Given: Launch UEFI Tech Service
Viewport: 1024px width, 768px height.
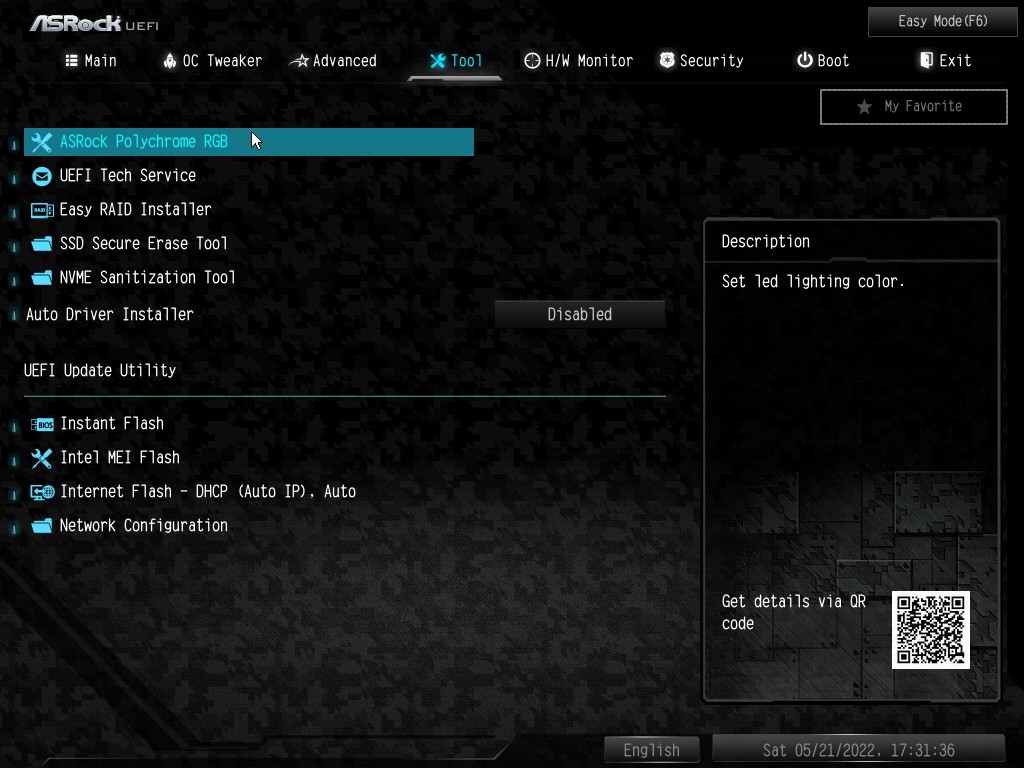Looking at the screenshot, I should (128, 176).
